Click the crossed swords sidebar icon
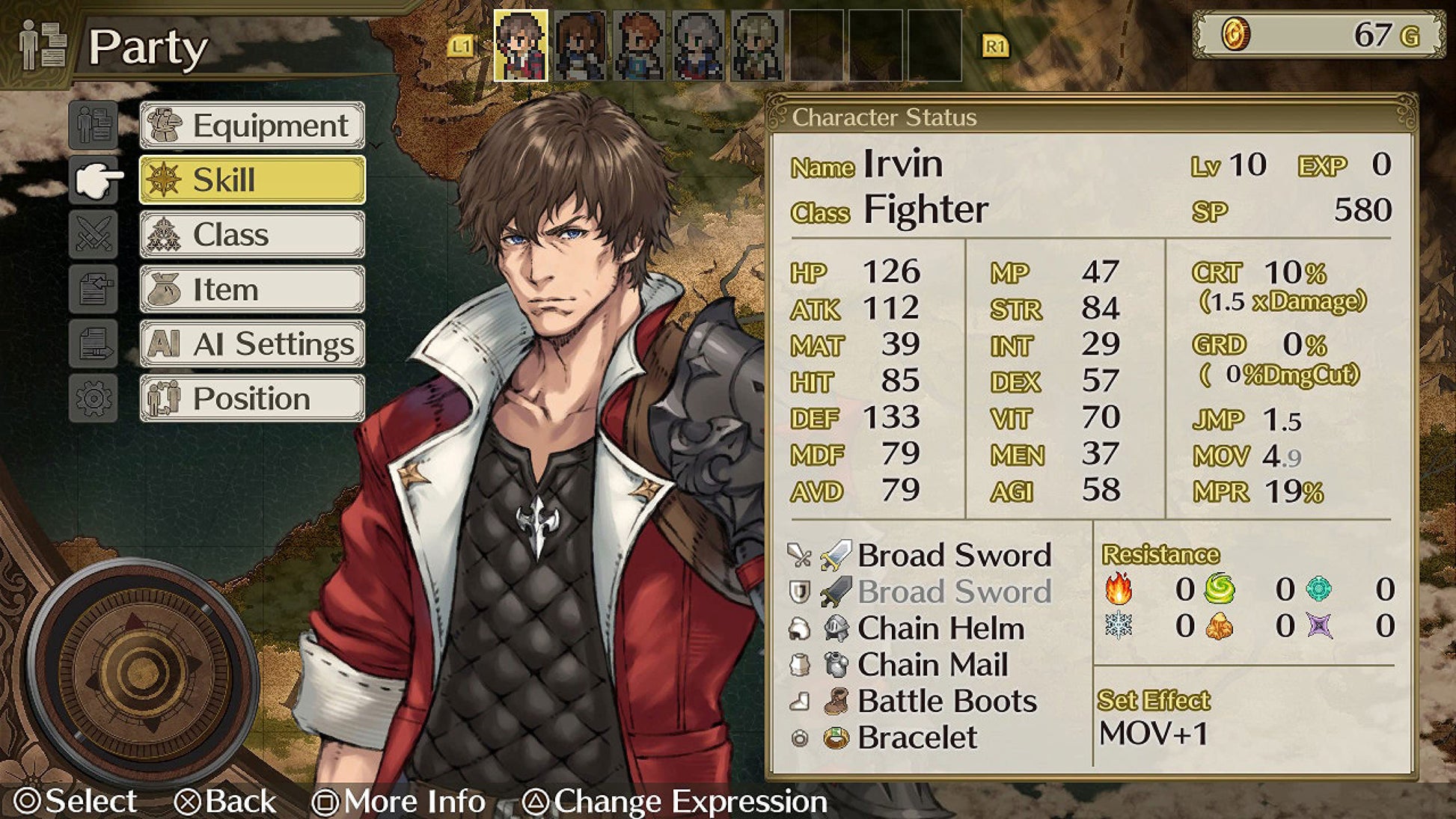The width and height of the screenshot is (1456, 819). point(94,233)
